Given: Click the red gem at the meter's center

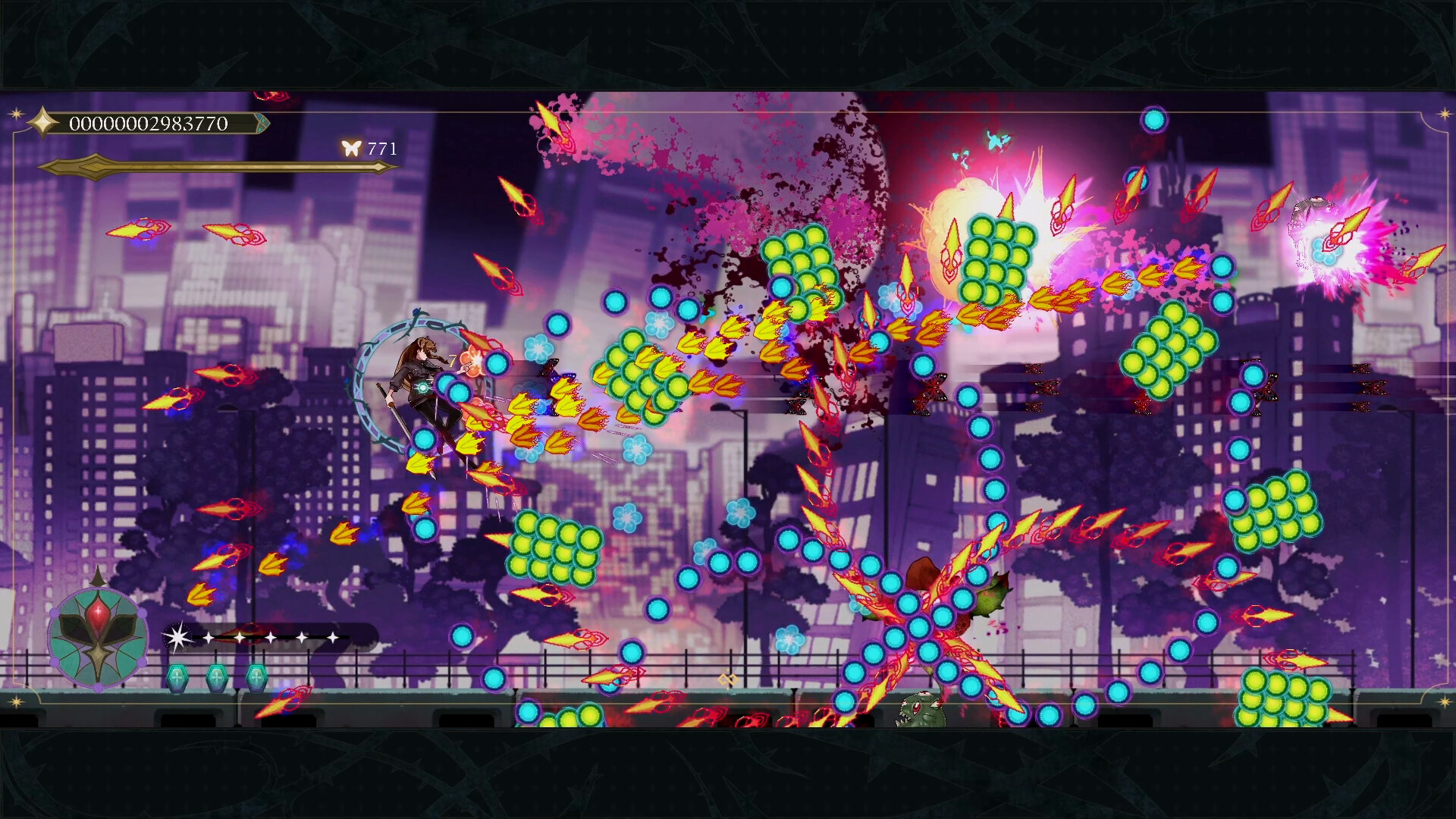Looking at the screenshot, I should [98, 613].
